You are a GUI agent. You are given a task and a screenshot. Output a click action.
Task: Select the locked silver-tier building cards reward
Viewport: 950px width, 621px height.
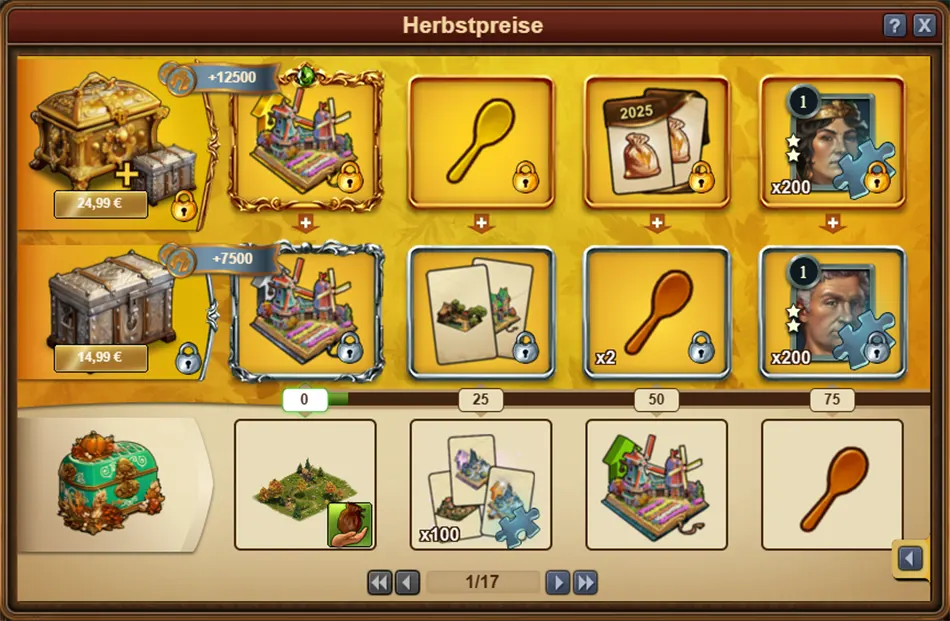(481, 312)
